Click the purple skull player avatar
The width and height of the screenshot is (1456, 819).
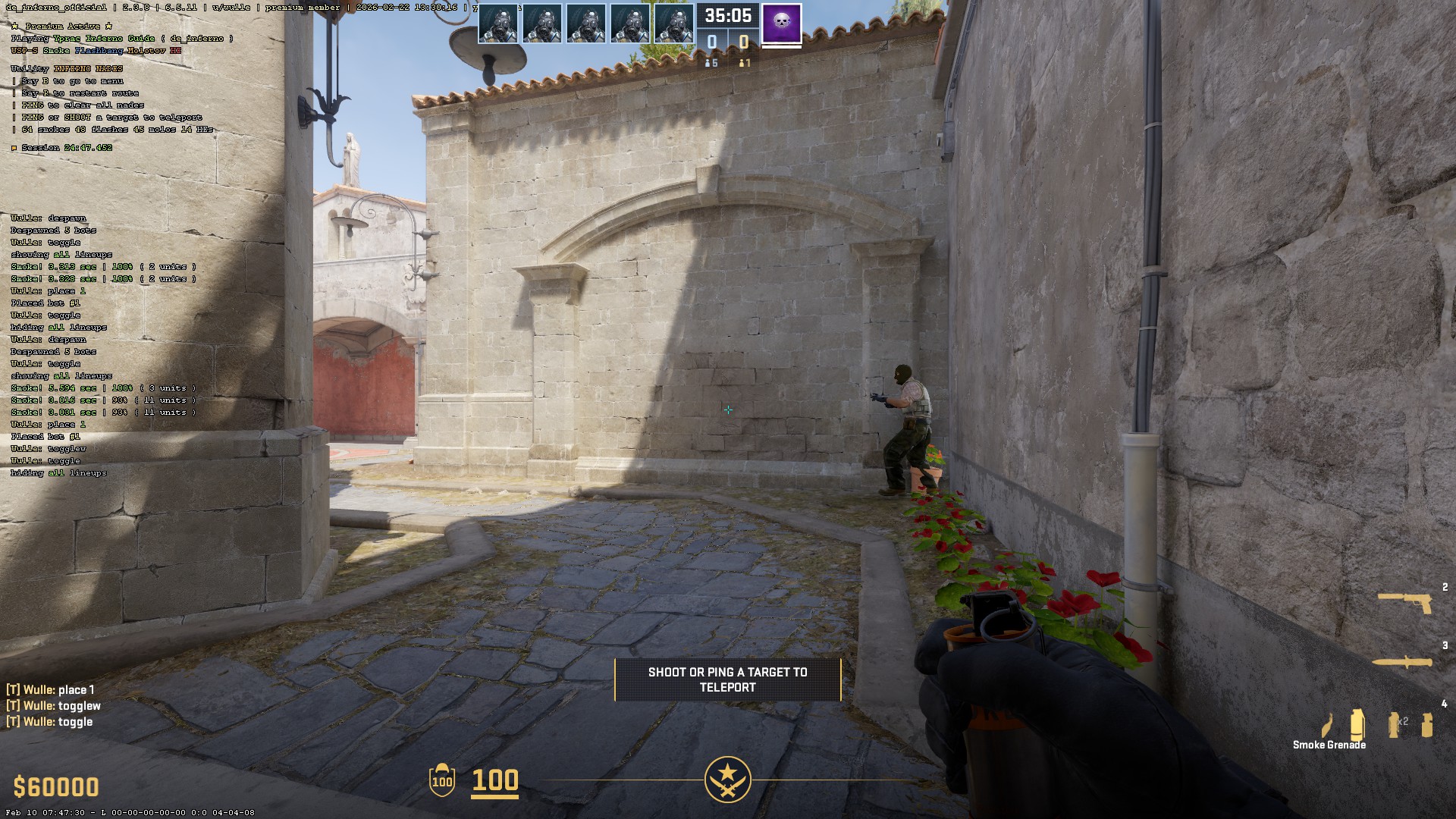[781, 24]
